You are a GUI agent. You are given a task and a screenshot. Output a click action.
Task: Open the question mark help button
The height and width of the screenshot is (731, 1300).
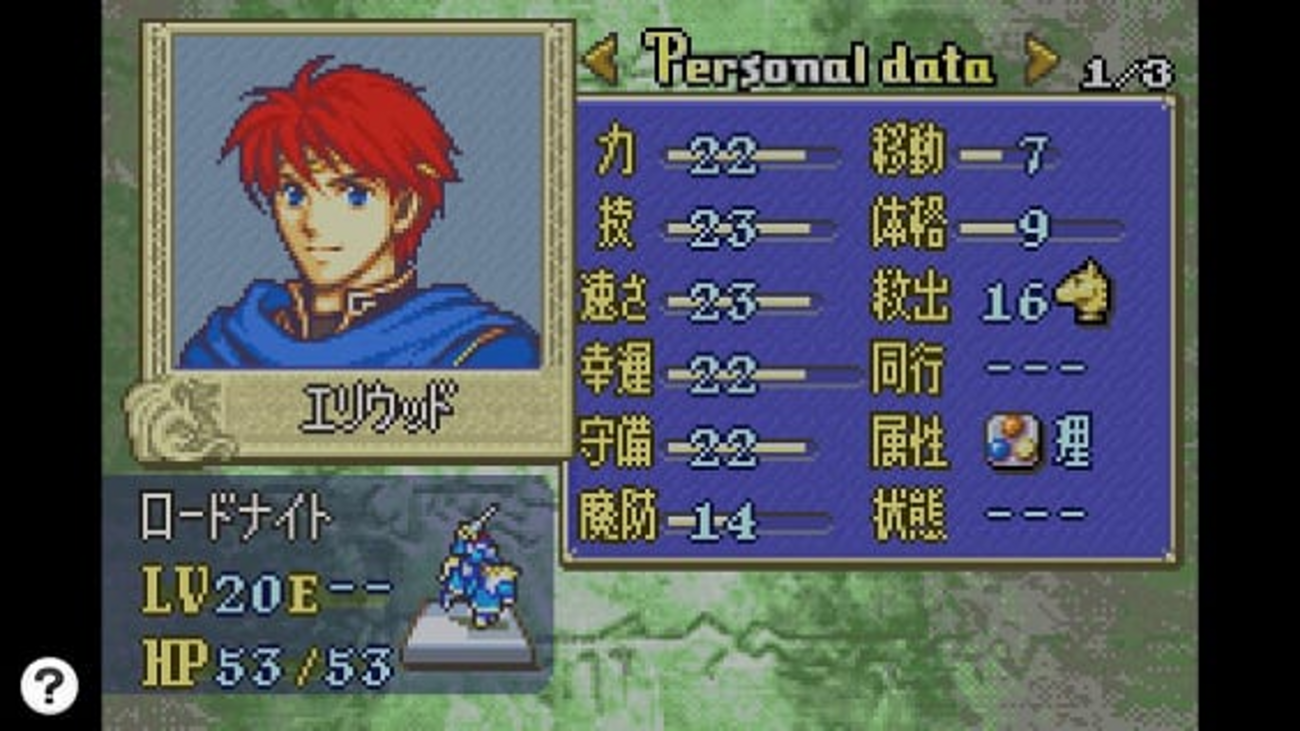(x=48, y=686)
